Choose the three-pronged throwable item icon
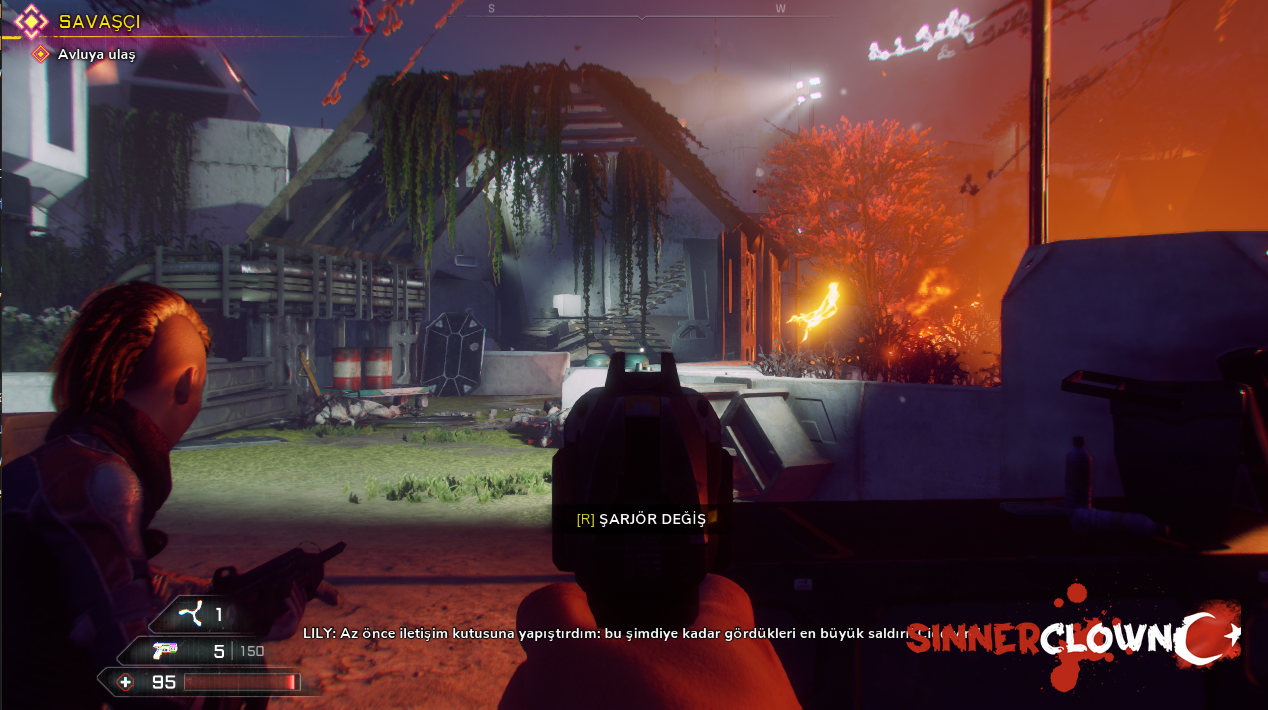1268x710 pixels. click(x=191, y=613)
